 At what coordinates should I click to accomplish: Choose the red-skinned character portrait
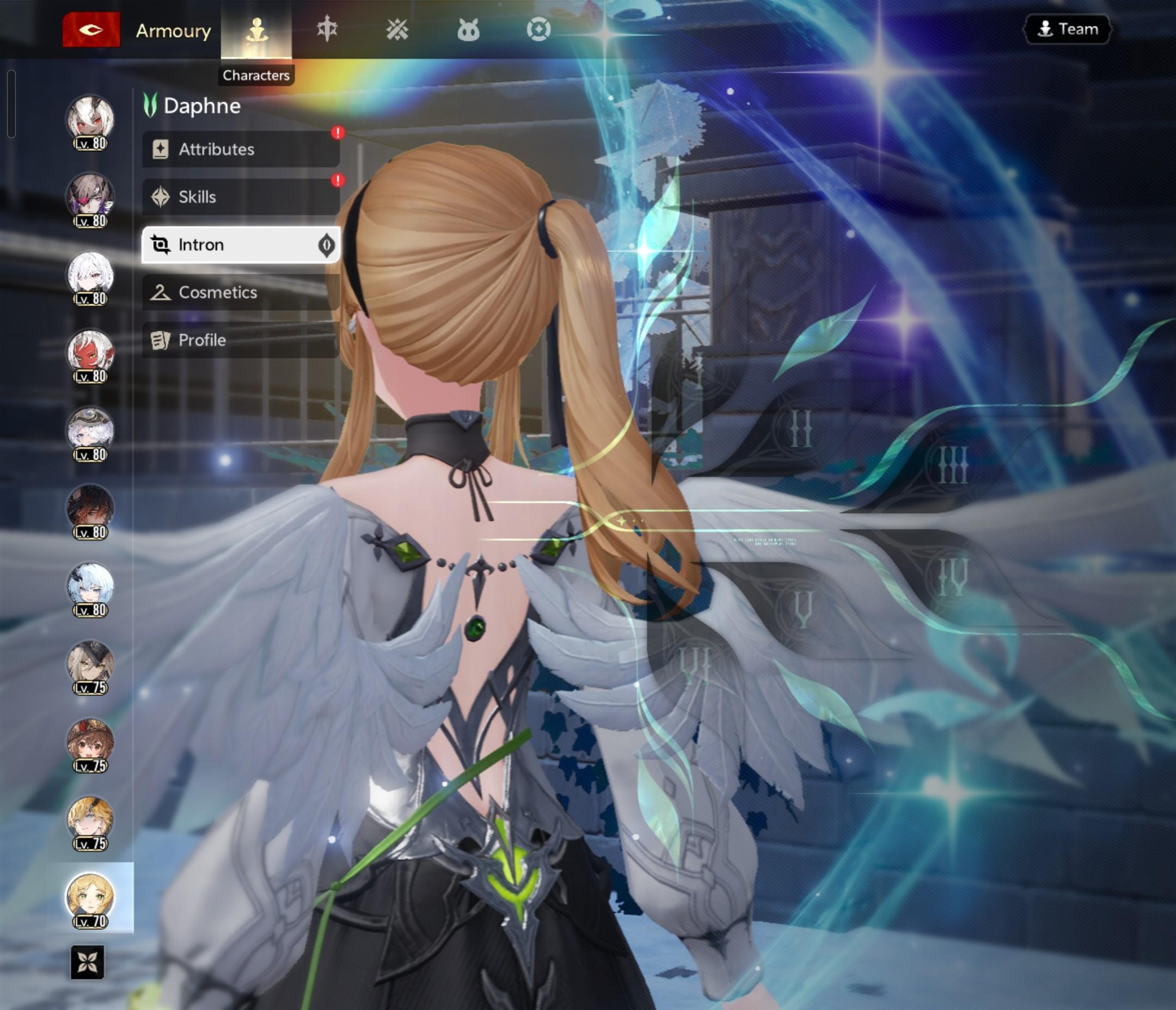click(x=90, y=355)
